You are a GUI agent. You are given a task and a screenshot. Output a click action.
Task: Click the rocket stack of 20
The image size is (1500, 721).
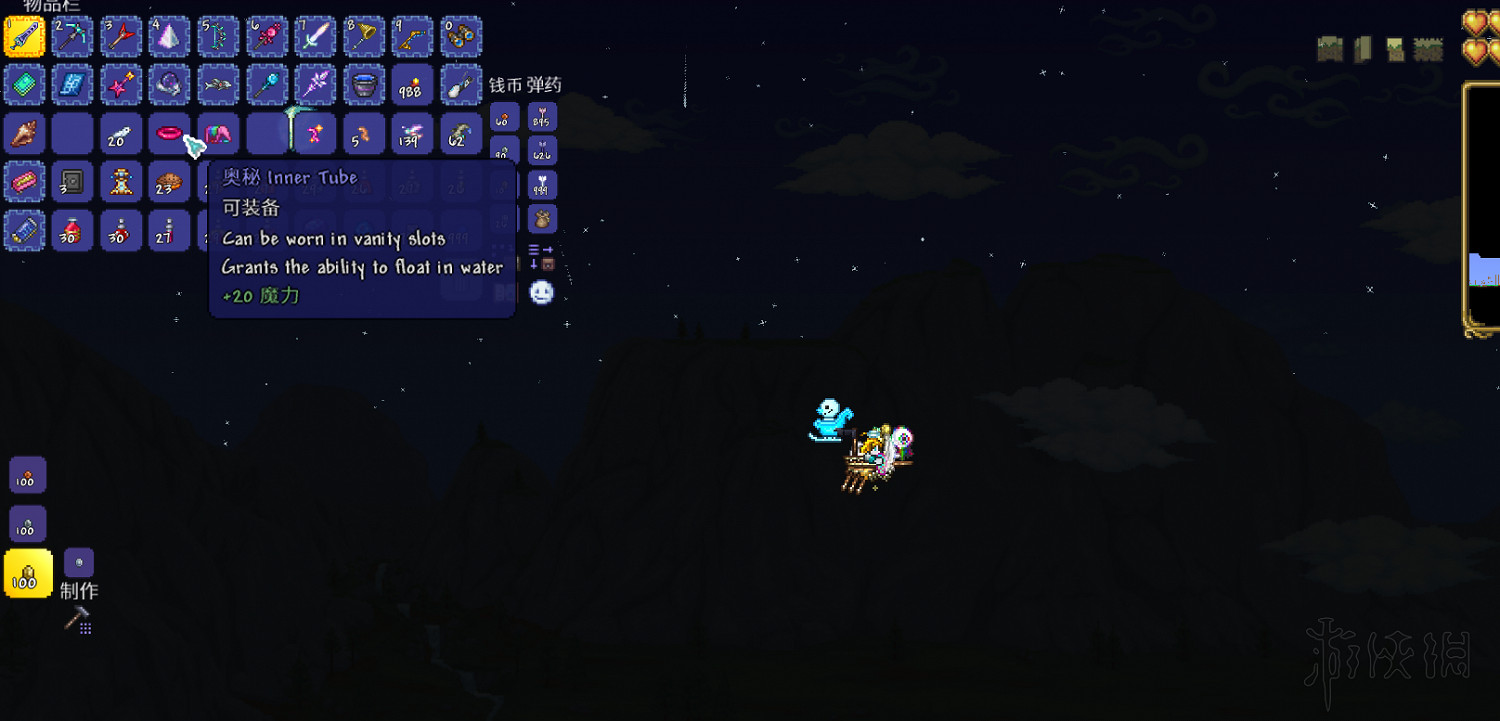pos(121,133)
